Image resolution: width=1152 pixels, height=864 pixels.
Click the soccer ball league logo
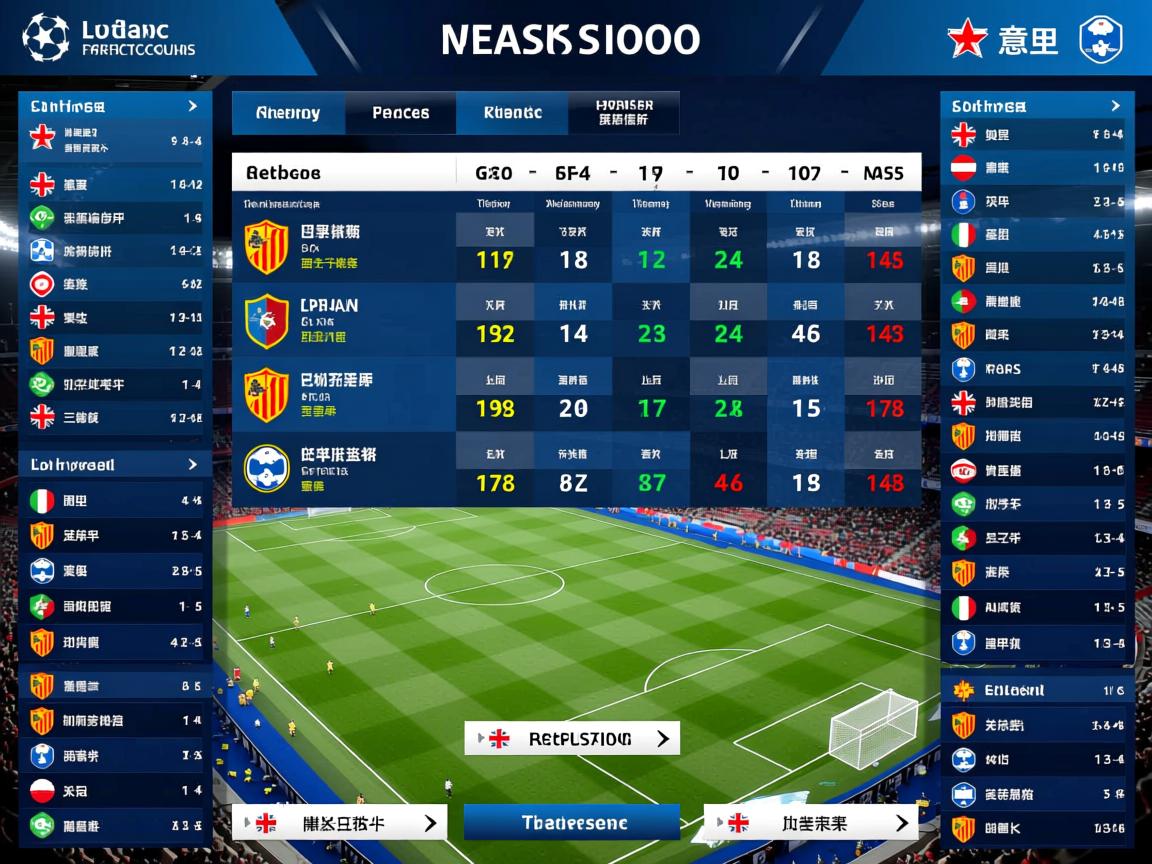(x=45, y=38)
